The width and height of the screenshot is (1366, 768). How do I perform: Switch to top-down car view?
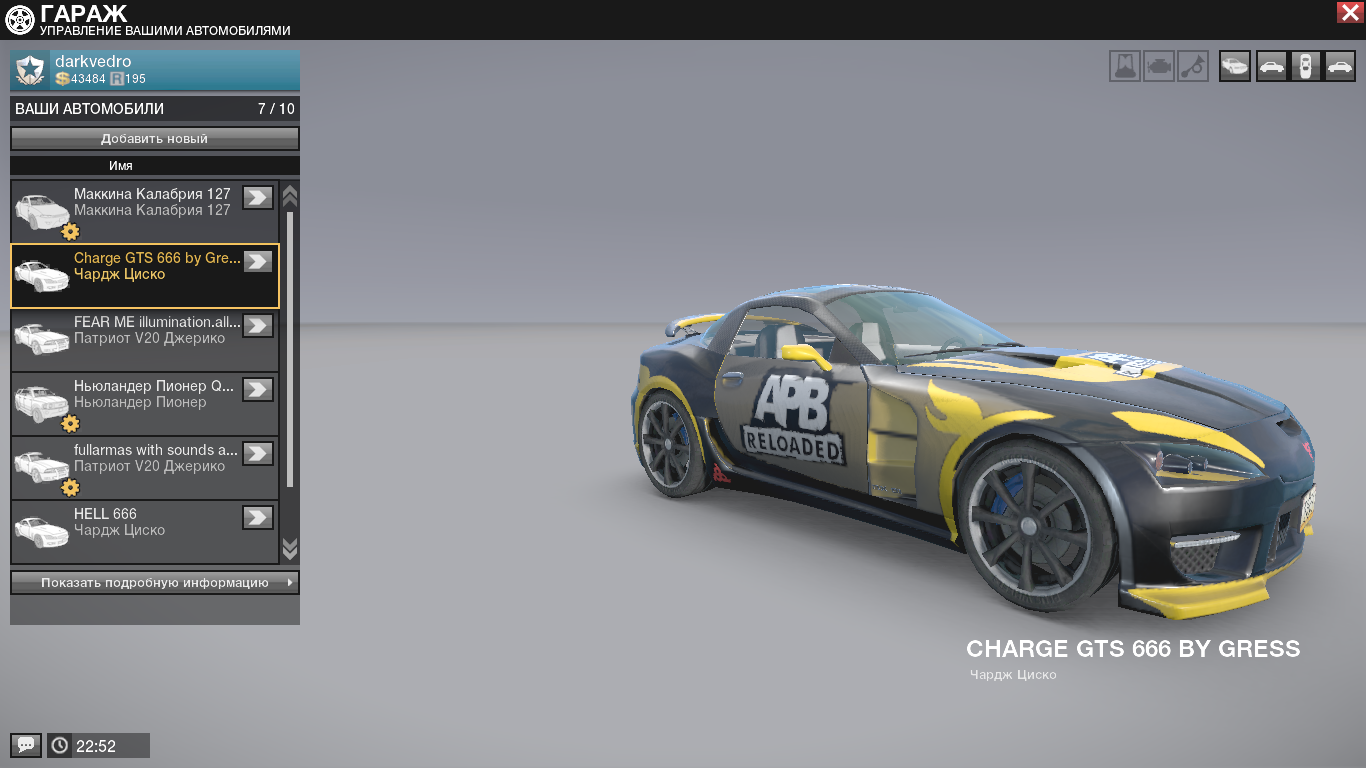coord(1304,67)
